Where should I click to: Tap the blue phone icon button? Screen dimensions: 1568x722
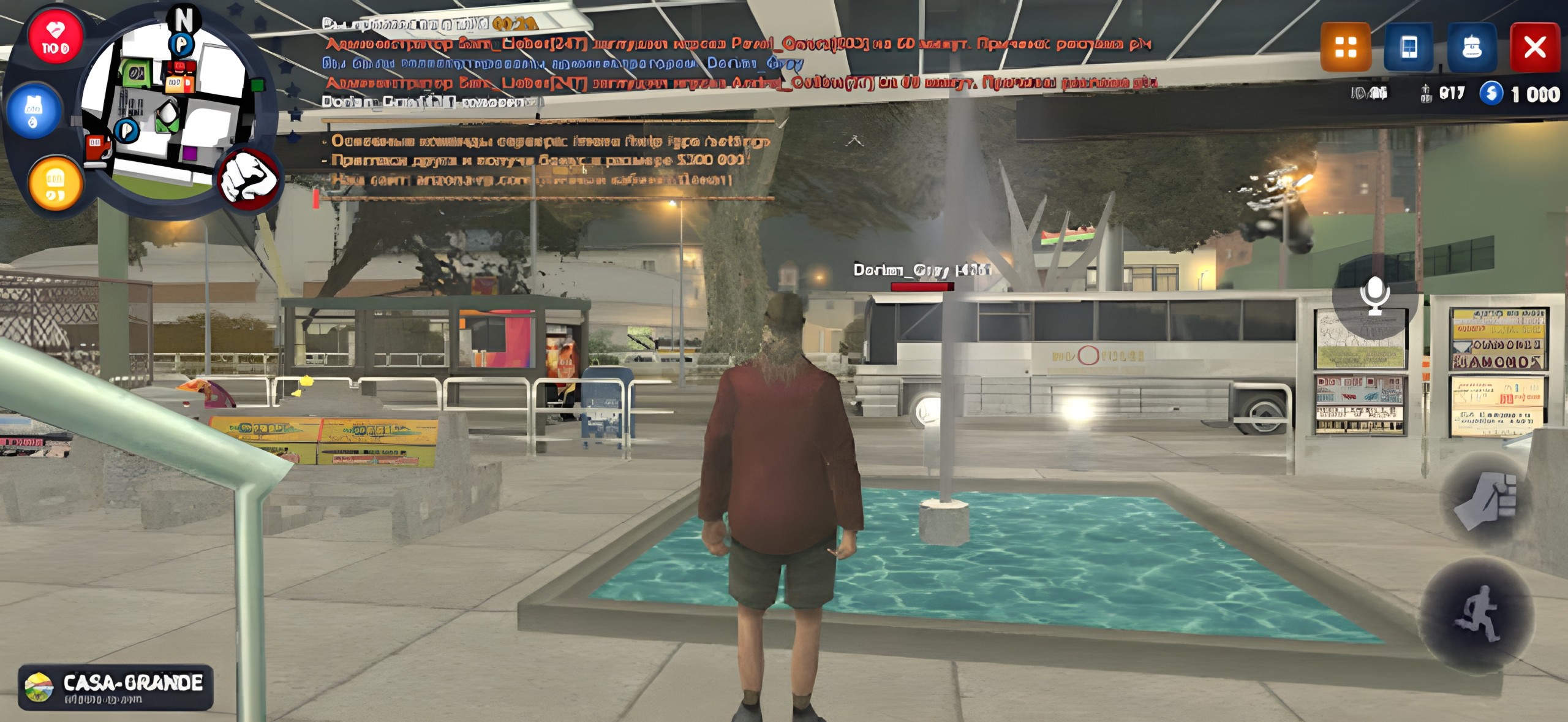[1408, 47]
